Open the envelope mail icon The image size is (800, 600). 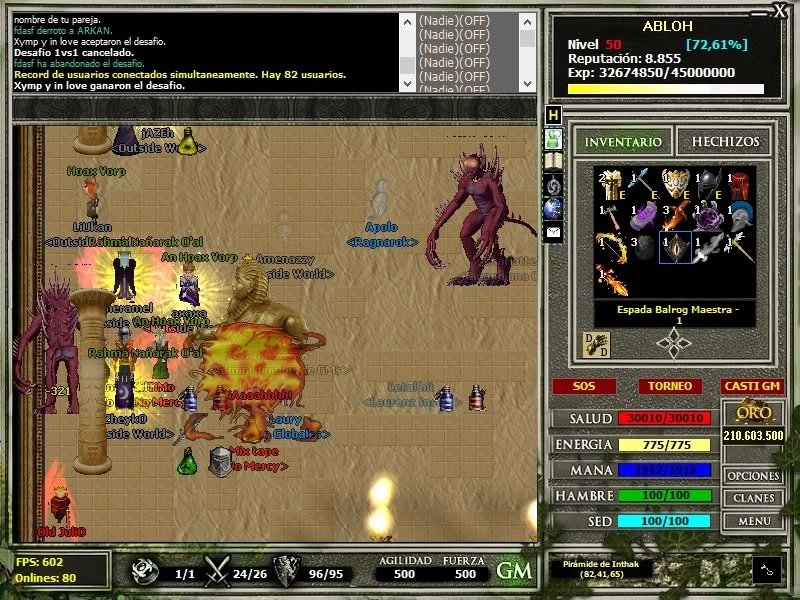(x=553, y=232)
